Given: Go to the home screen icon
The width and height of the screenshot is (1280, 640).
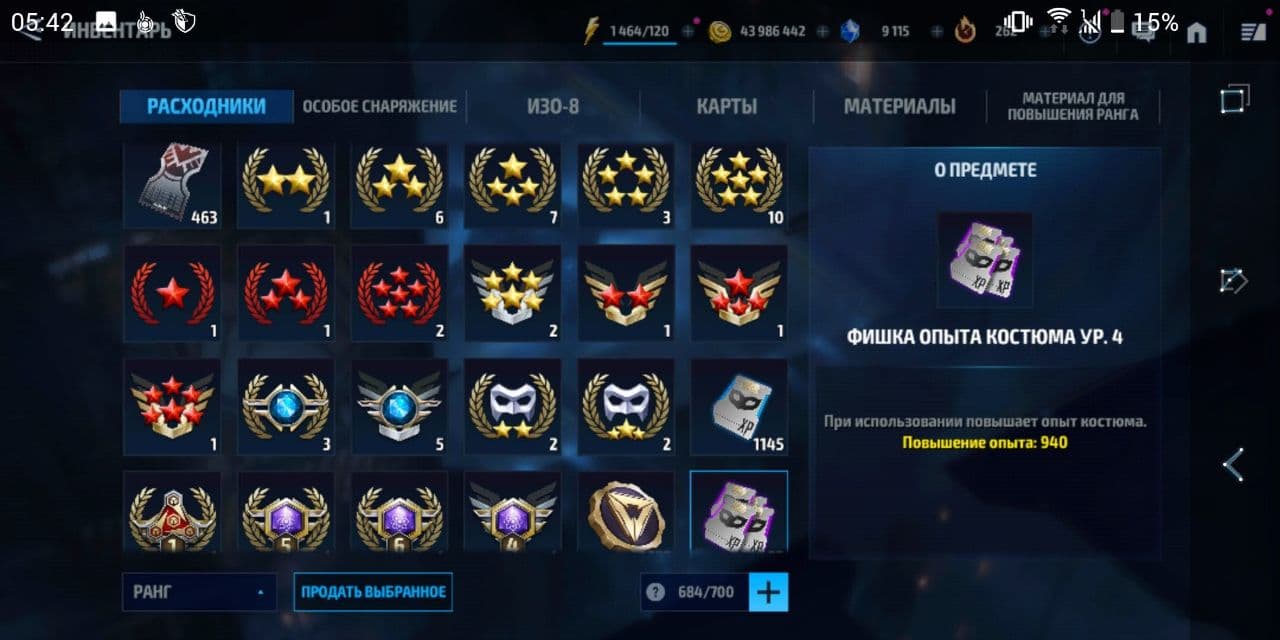Looking at the screenshot, I should [x=1196, y=32].
